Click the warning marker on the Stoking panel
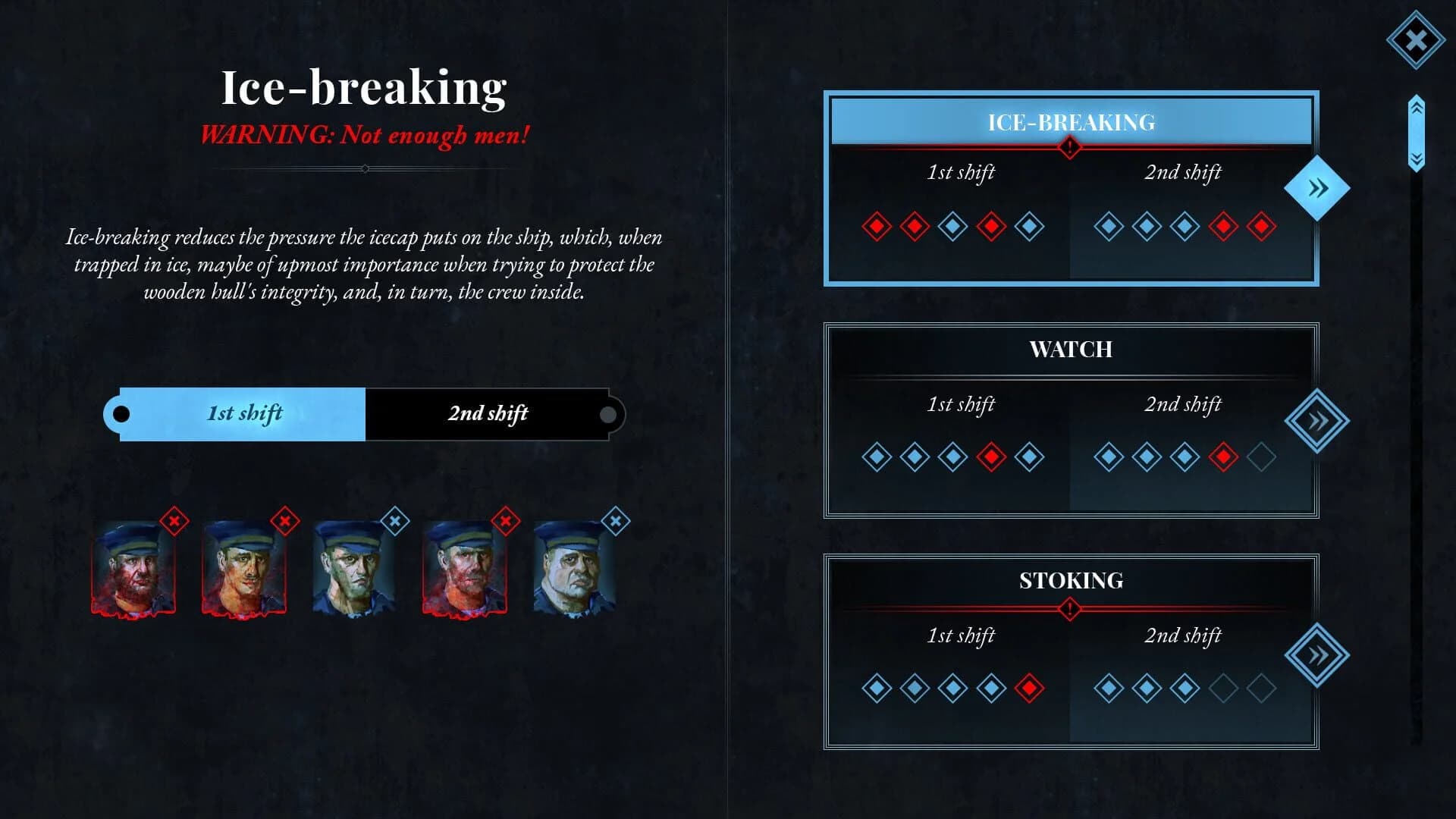The image size is (1456, 819). pyautogui.click(x=1070, y=607)
